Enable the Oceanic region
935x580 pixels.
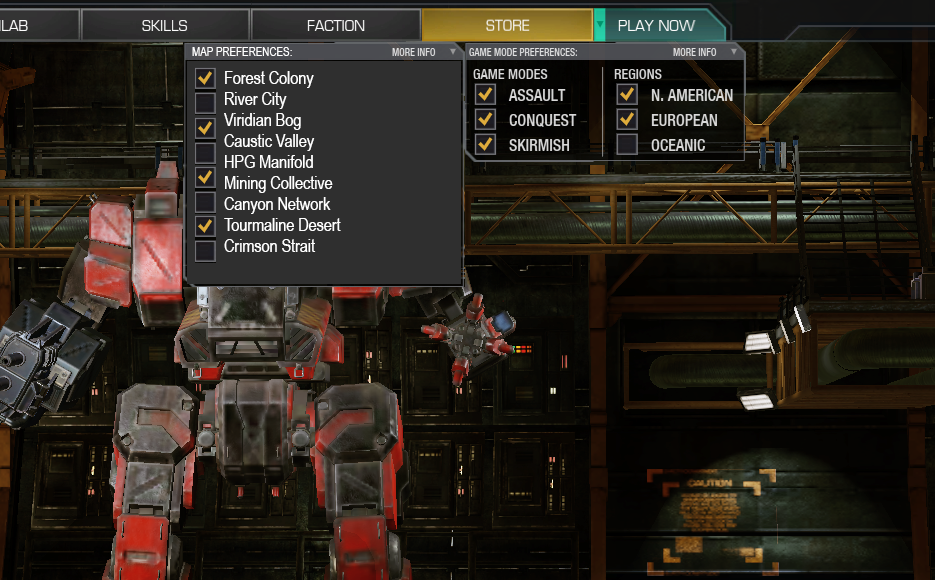(627, 144)
